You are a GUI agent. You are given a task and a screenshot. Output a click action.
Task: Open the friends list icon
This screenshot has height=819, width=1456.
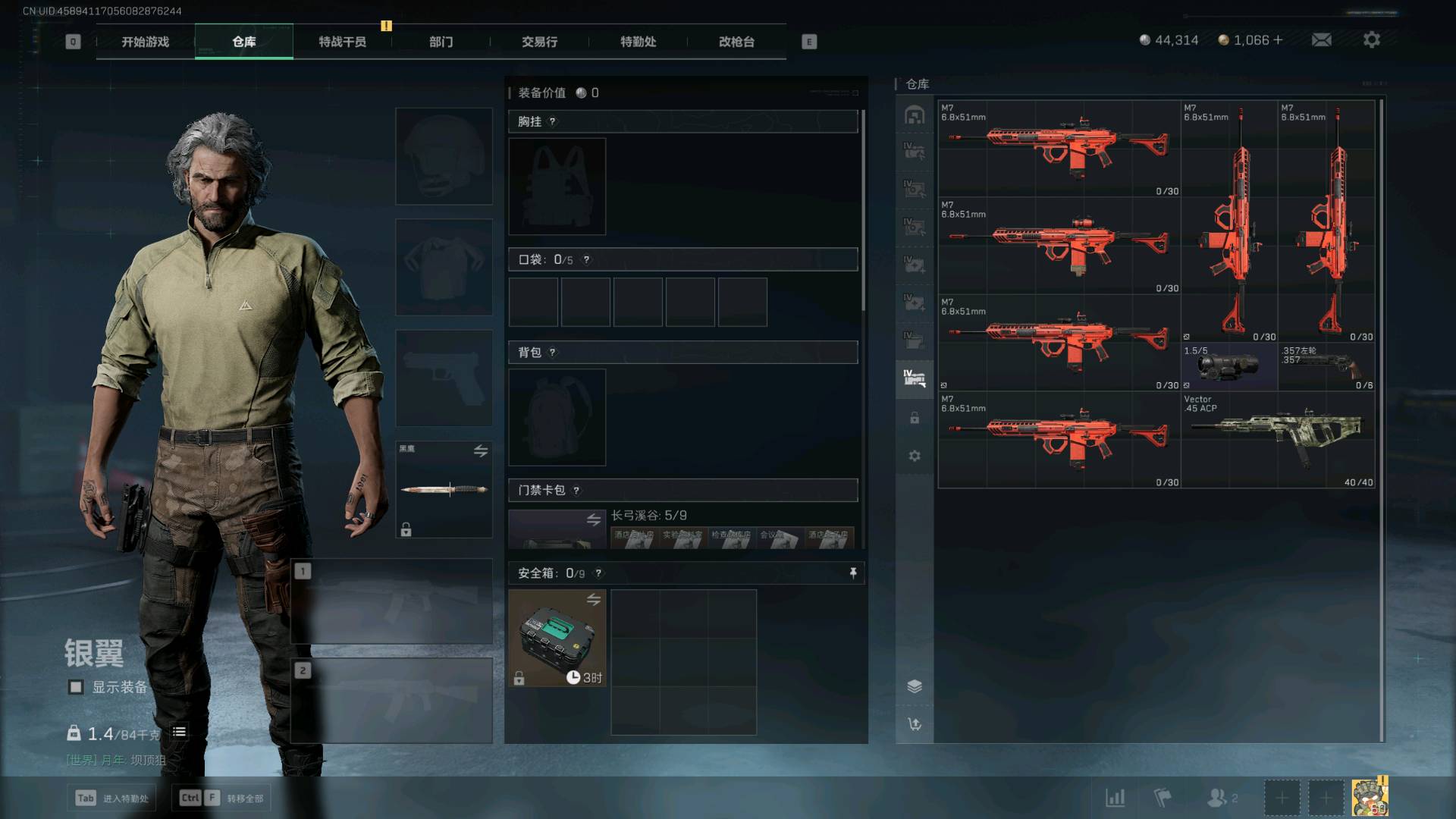[1219, 798]
